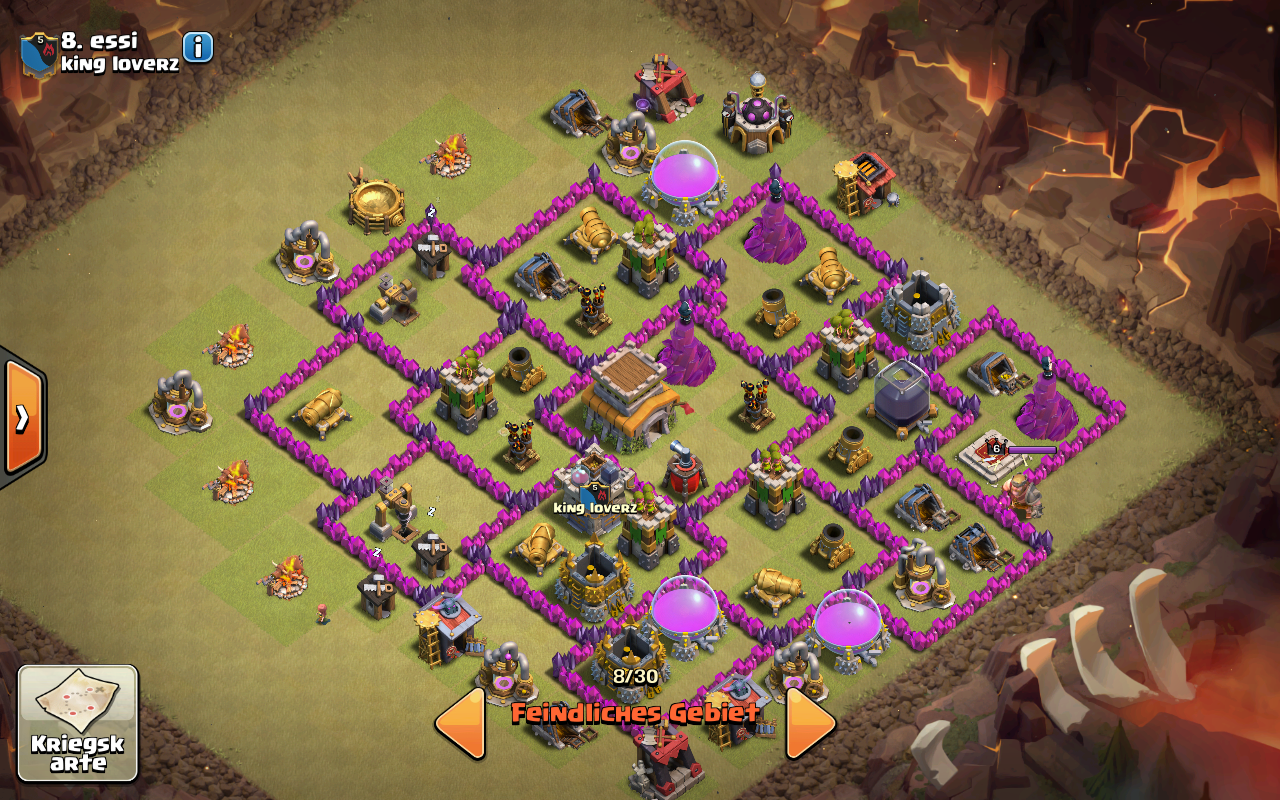
Task: Go to the previous enemy base
Action: pos(461,722)
